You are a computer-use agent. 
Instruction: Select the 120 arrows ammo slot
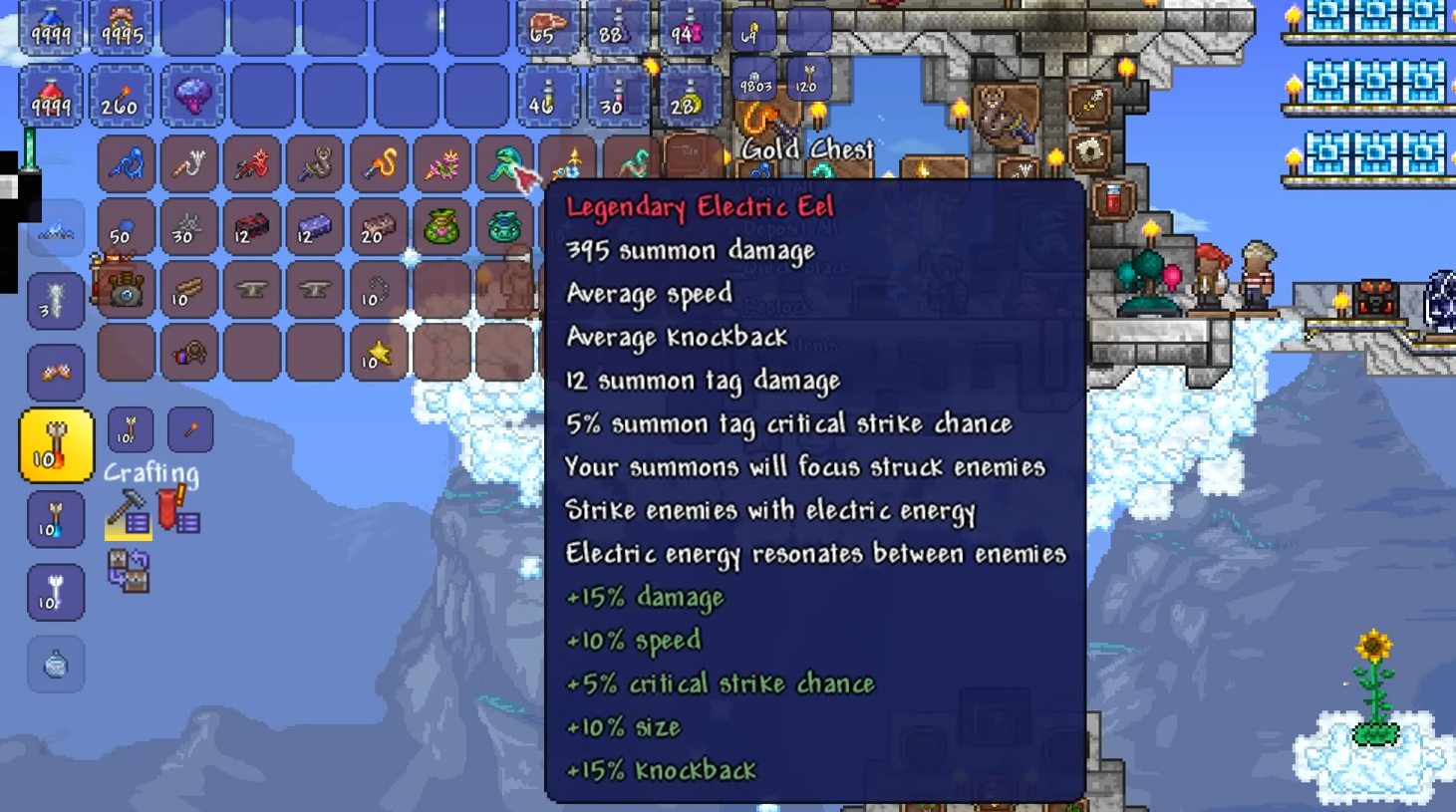(808, 80)
